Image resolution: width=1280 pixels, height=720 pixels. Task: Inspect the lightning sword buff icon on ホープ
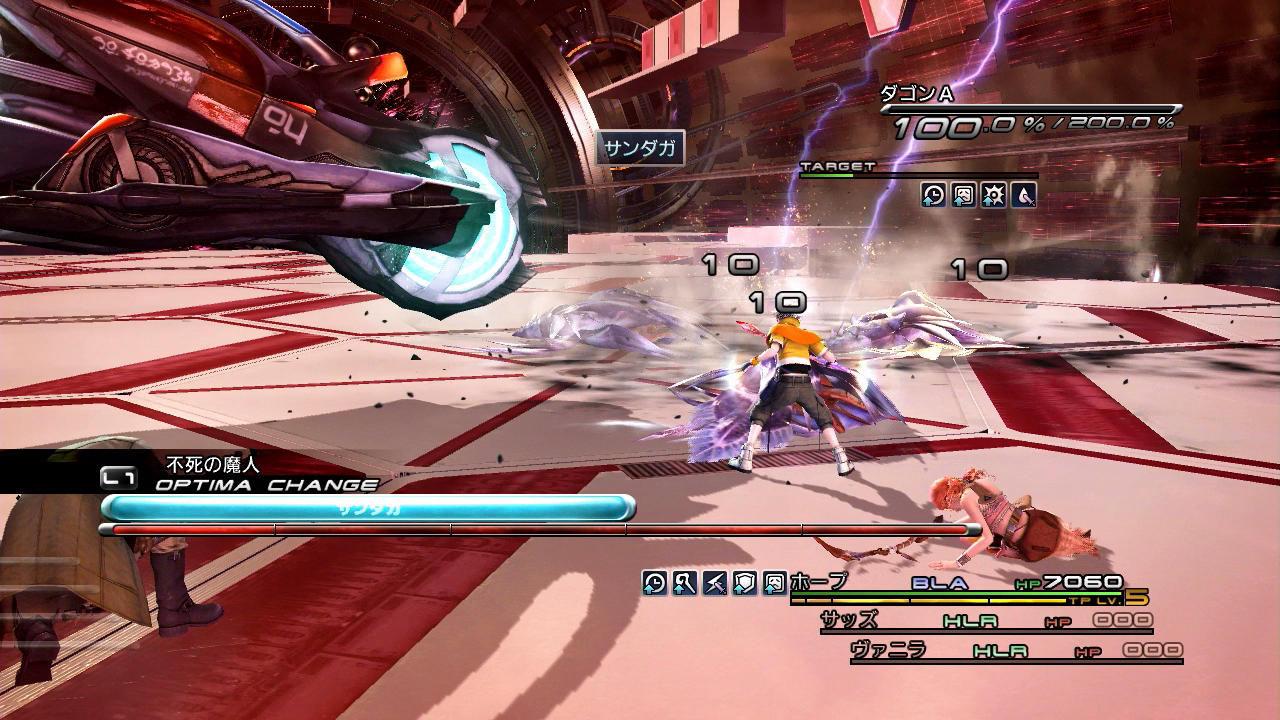pyautogui.click(x=714, y=583)
